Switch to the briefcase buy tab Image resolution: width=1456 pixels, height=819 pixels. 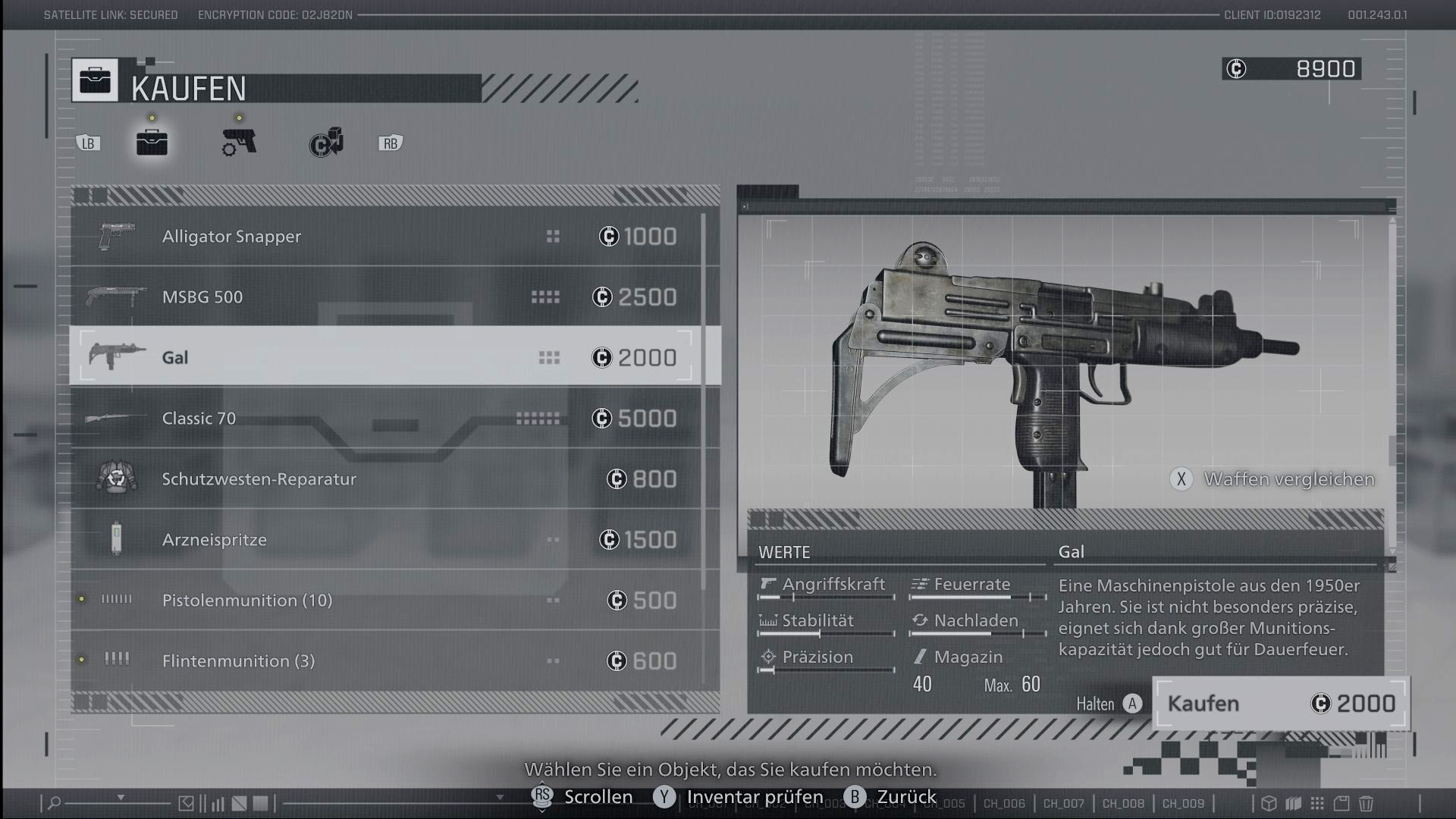click(x=152, y=142)
